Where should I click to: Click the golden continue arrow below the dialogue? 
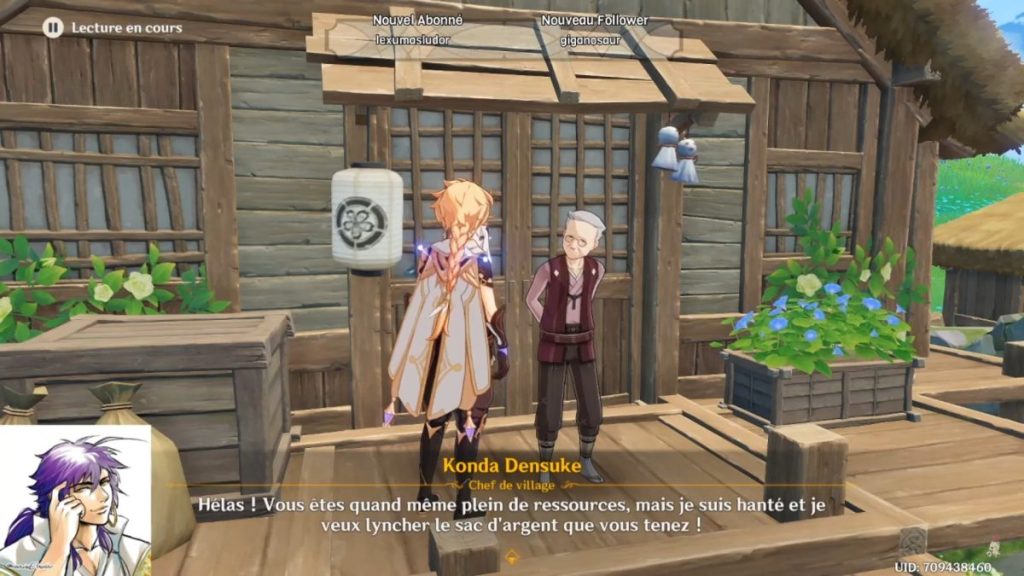pyautogui.click(x=513, y=555)
